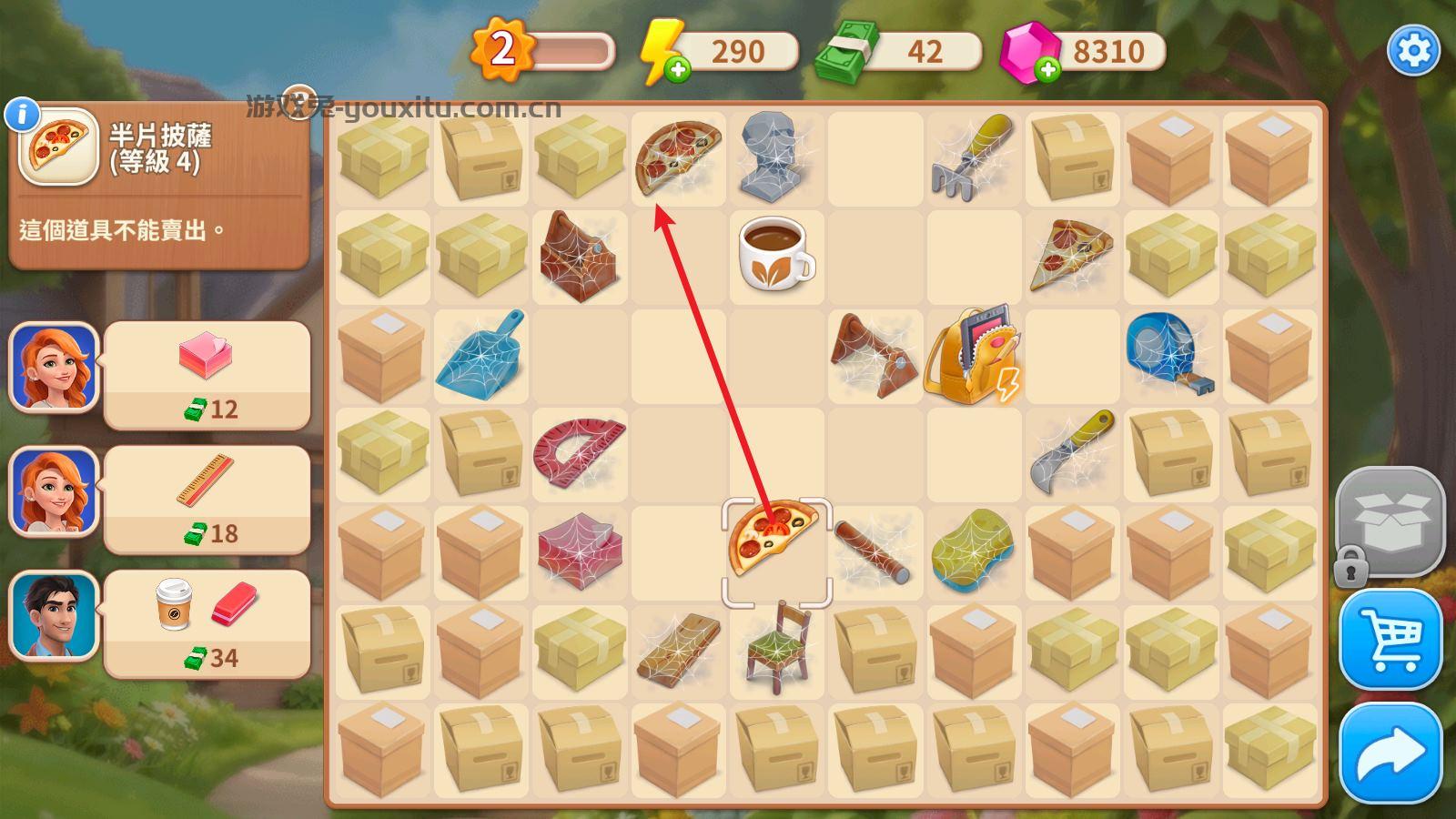Select the red protractor tile
Screen dimensions: 1456x819
[x=579, y=452]
